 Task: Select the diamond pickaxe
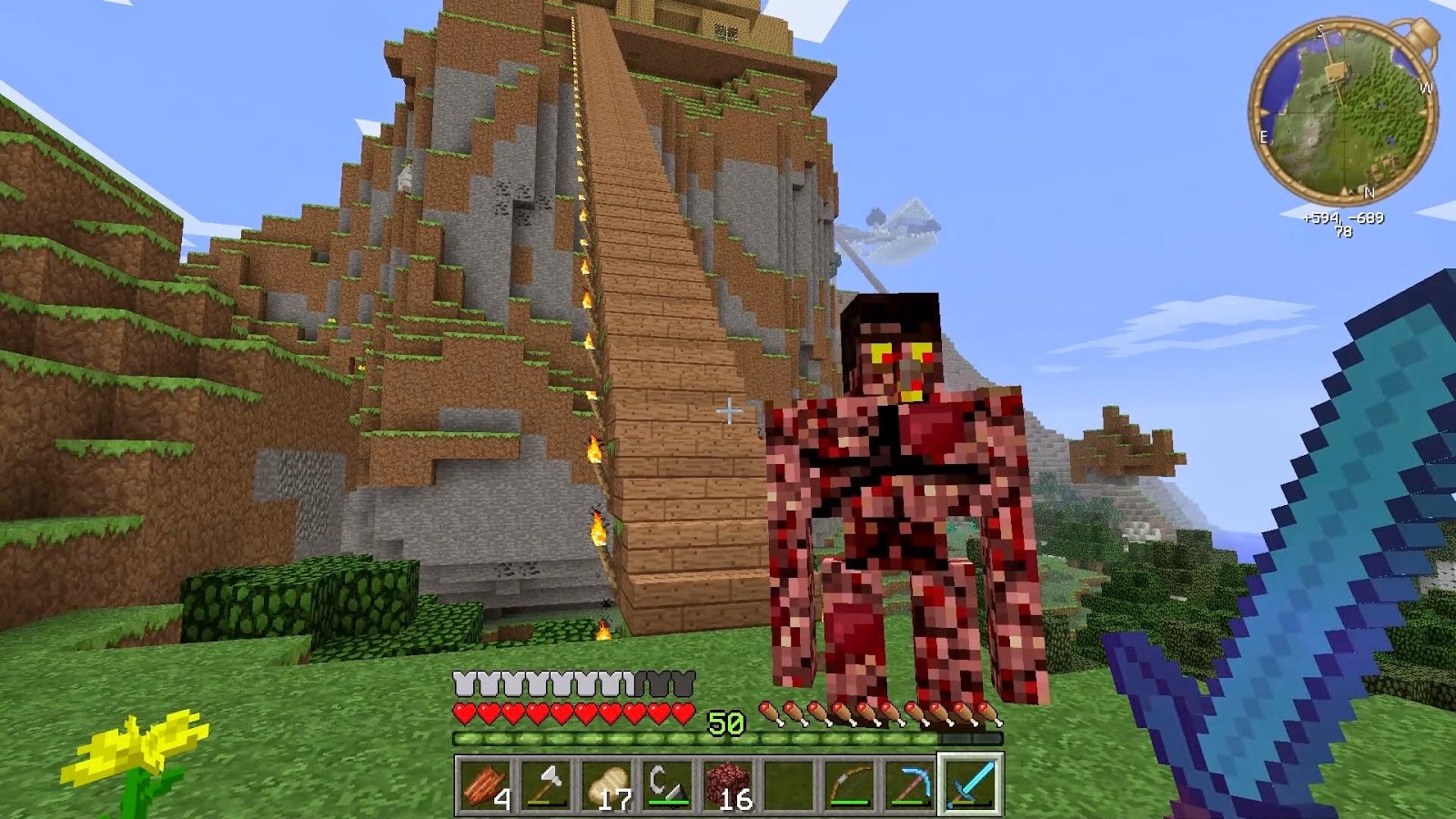click(910, 790)
